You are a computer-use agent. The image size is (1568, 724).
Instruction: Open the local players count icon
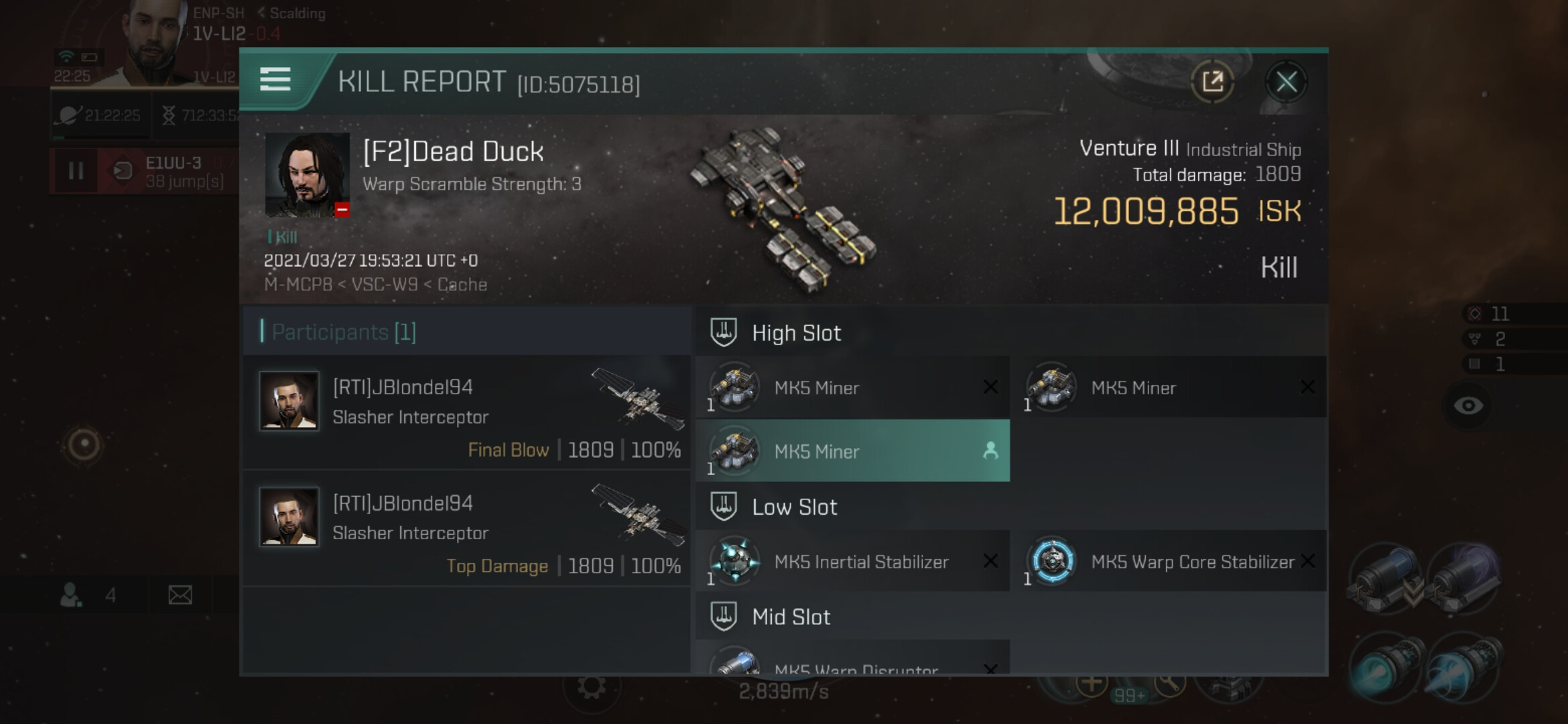[x=72, y=595]
